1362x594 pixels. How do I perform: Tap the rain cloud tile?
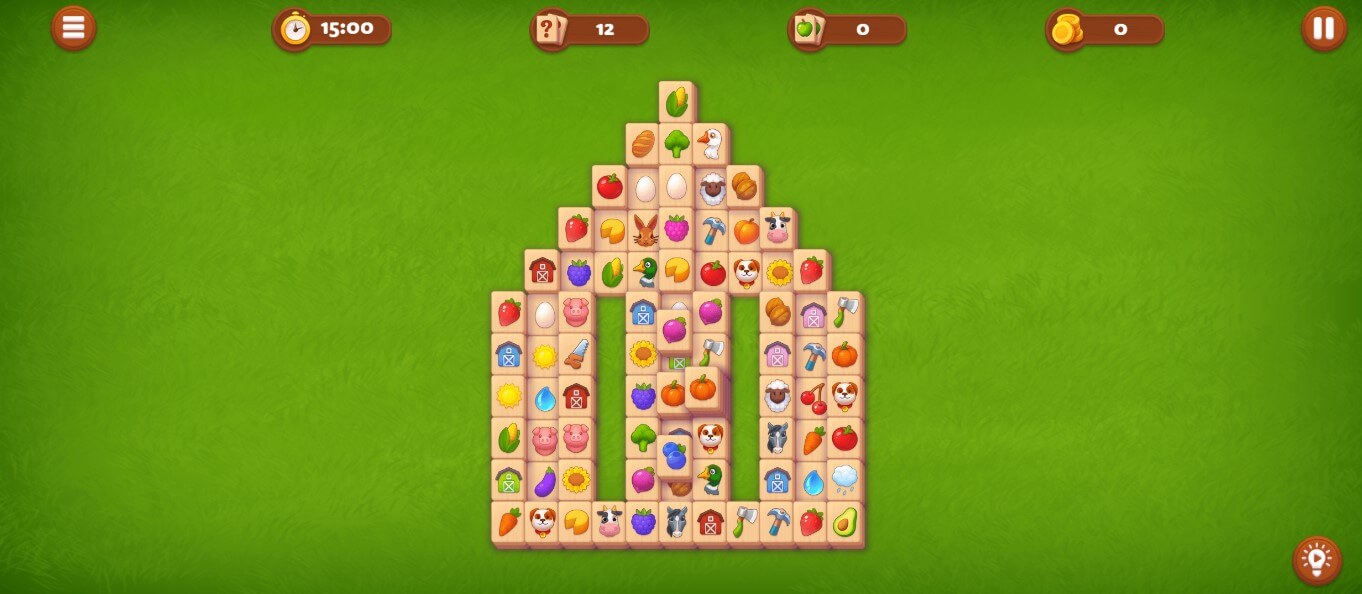845,480
